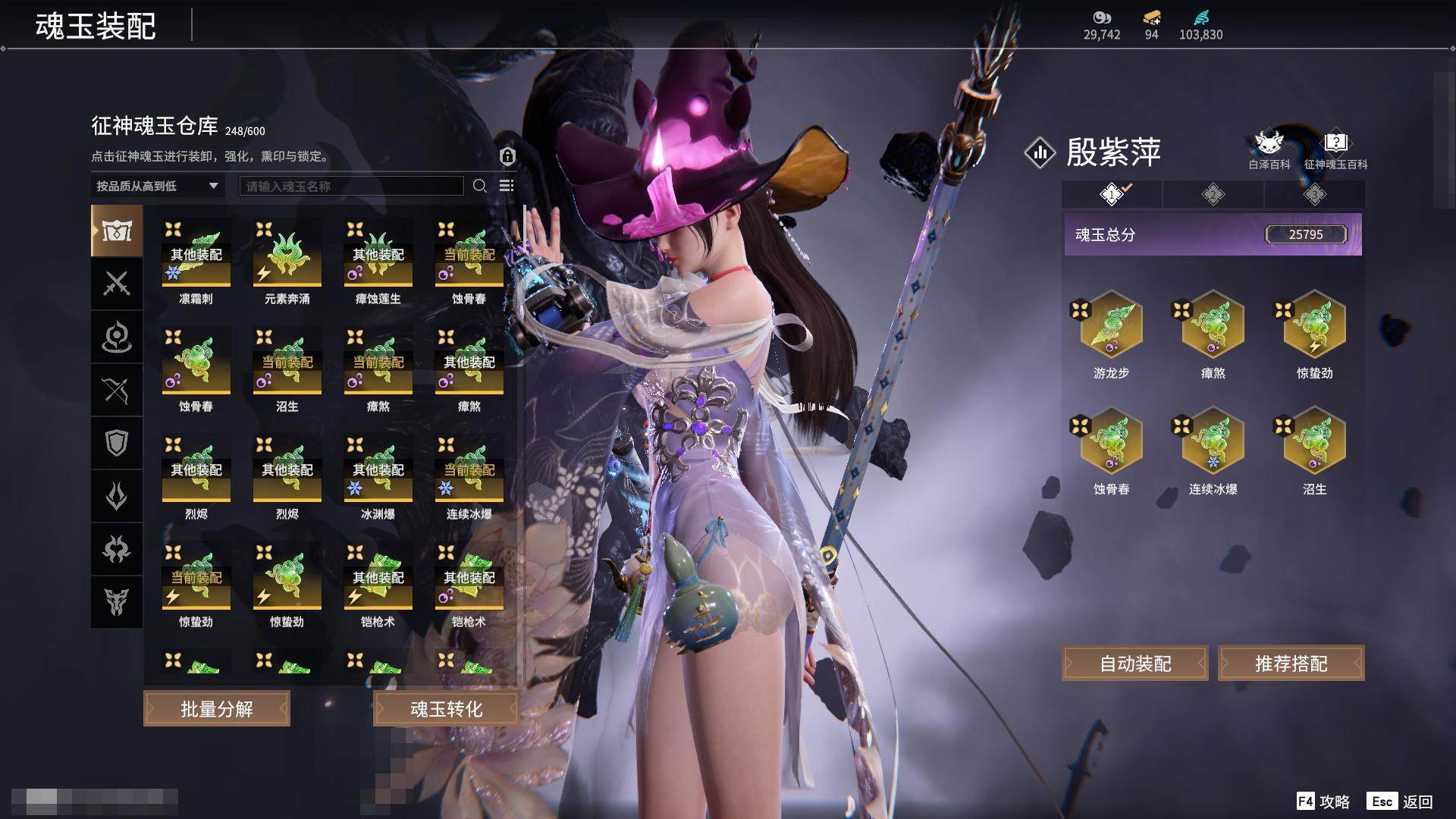
Task: Switch to loadout preset 3
Action: point(1314,195)
